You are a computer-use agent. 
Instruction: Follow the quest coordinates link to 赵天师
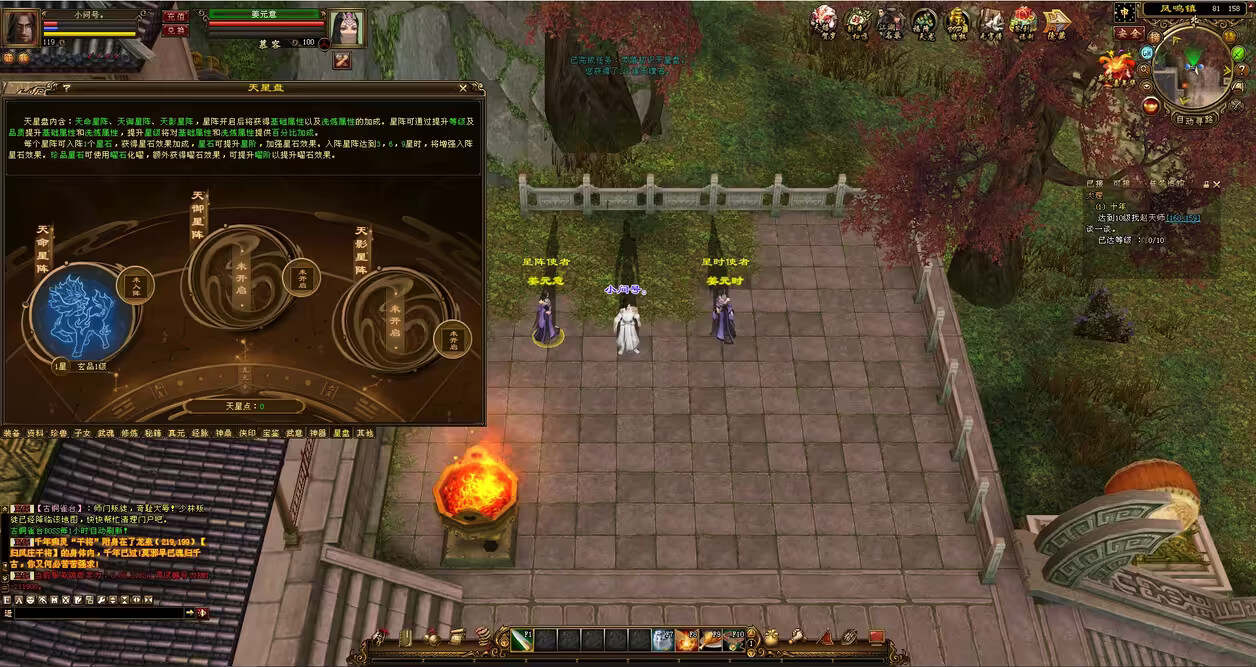pos(1182,217)
